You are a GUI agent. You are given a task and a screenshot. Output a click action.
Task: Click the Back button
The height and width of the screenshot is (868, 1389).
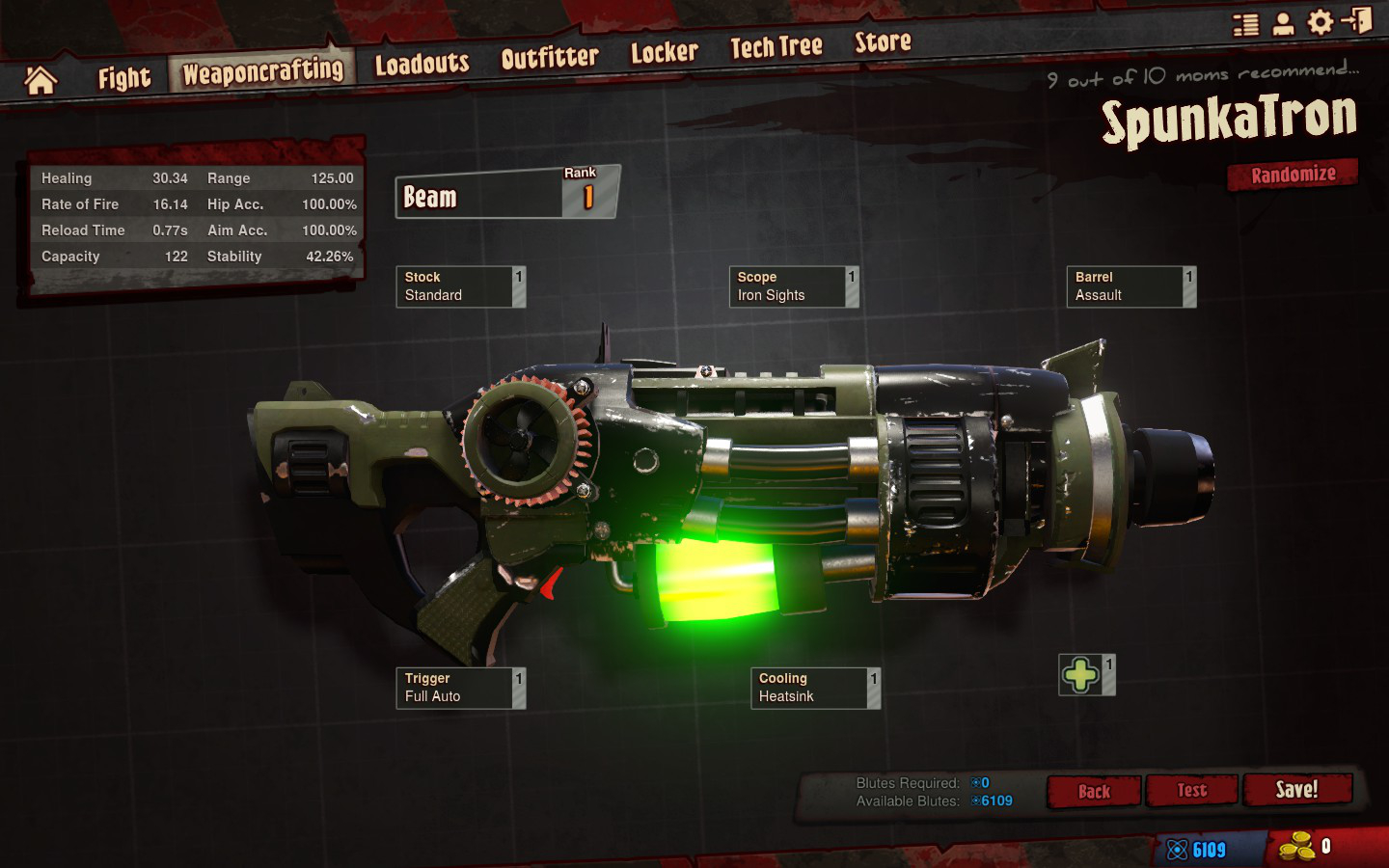[x=1094, y=792]
